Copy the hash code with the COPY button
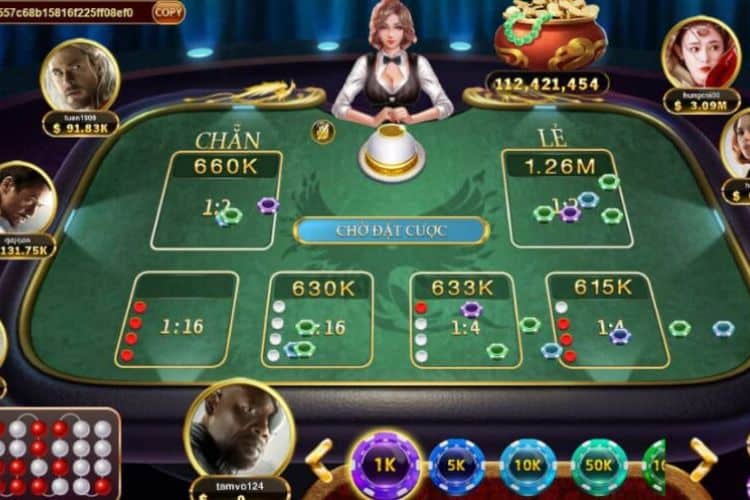The image size is (750, 500). 168,12
